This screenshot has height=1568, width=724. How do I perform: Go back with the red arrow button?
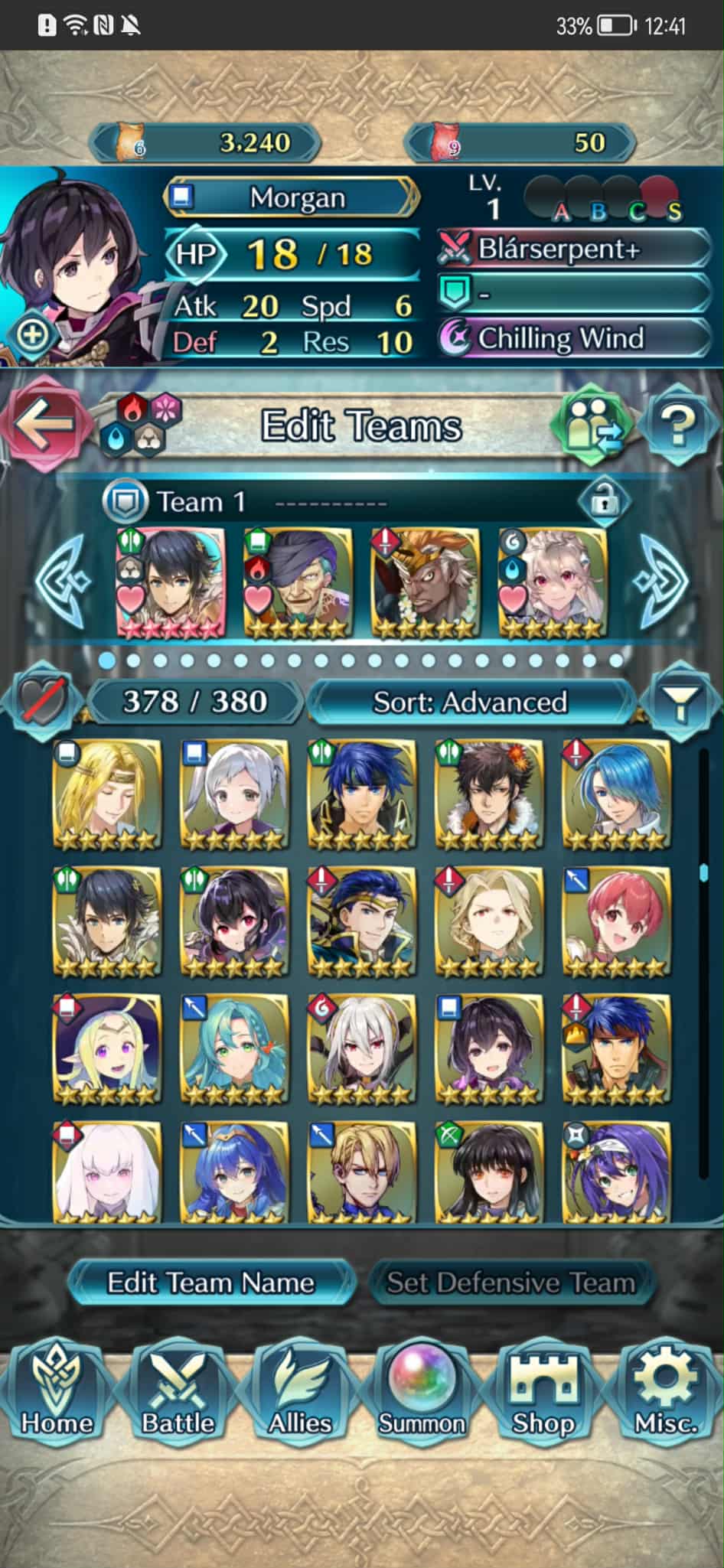point(44,424)
